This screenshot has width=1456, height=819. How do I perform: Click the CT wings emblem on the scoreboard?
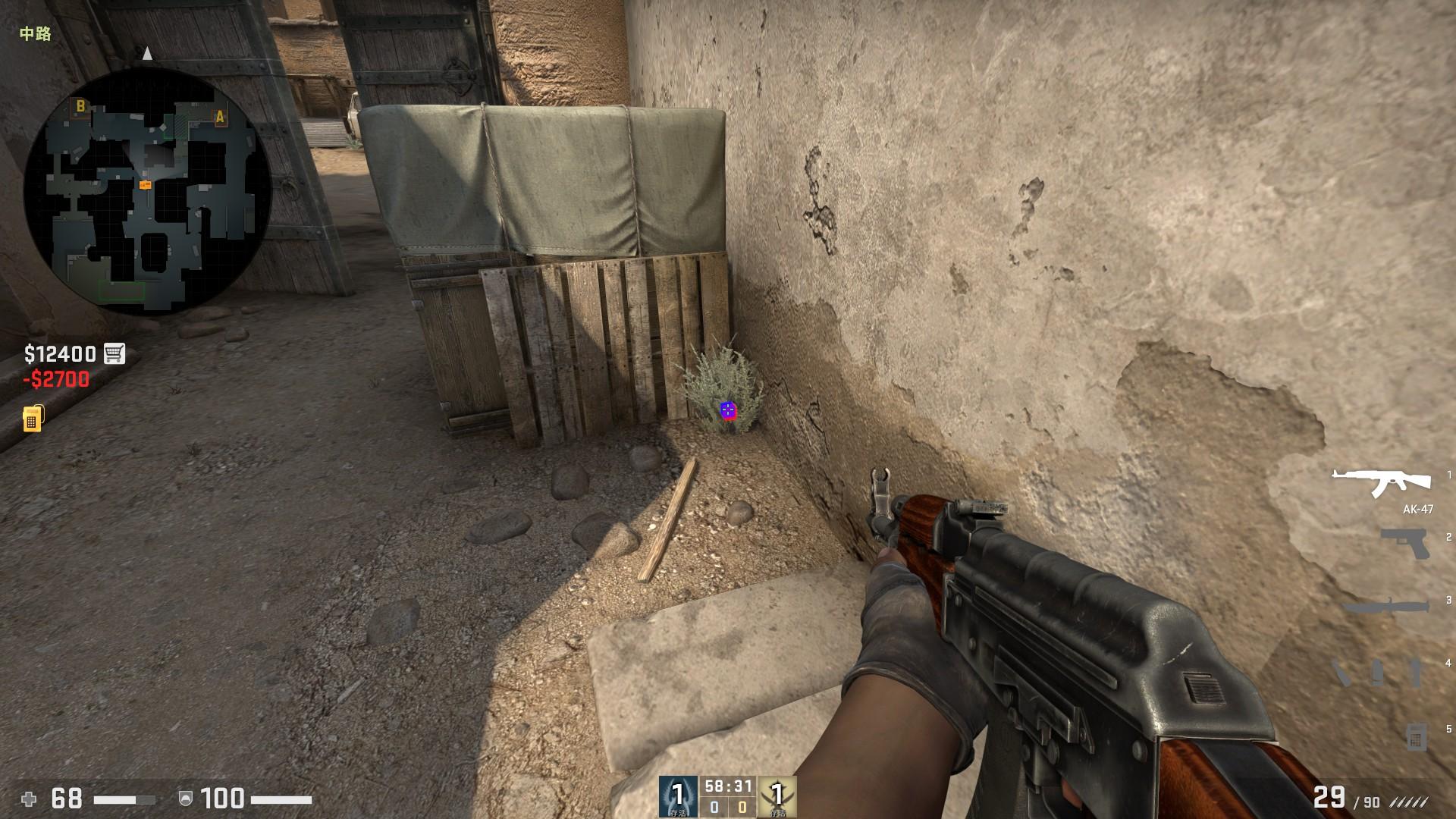(677, 796)
